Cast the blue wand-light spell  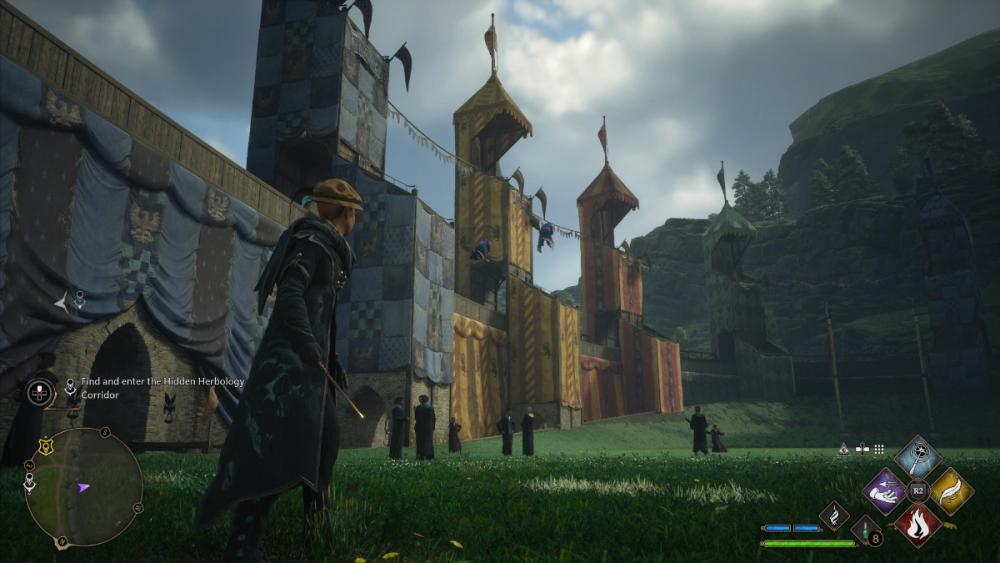click(x=917, y=456)
